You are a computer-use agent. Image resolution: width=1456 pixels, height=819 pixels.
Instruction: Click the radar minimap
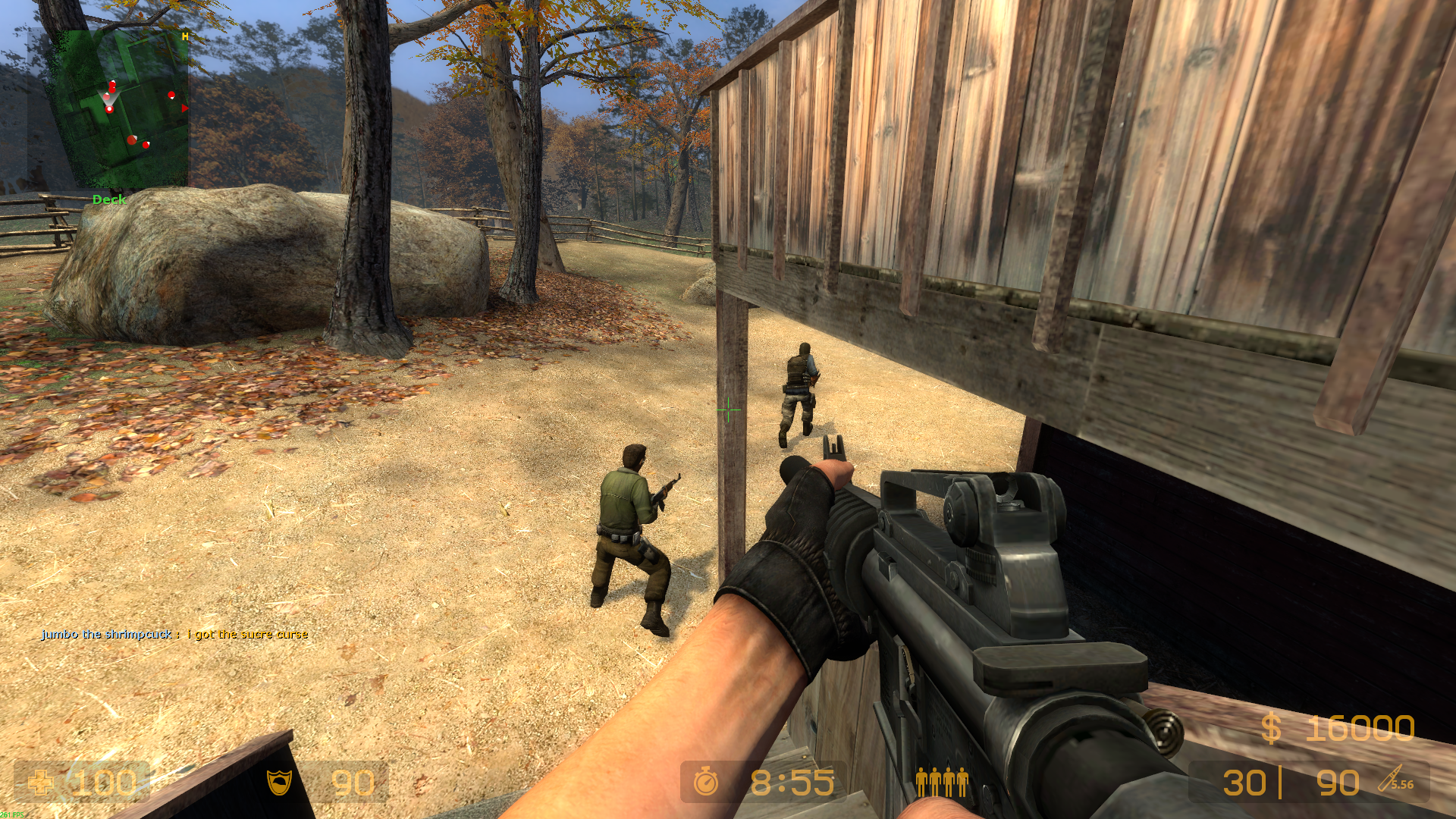[108, 108]
